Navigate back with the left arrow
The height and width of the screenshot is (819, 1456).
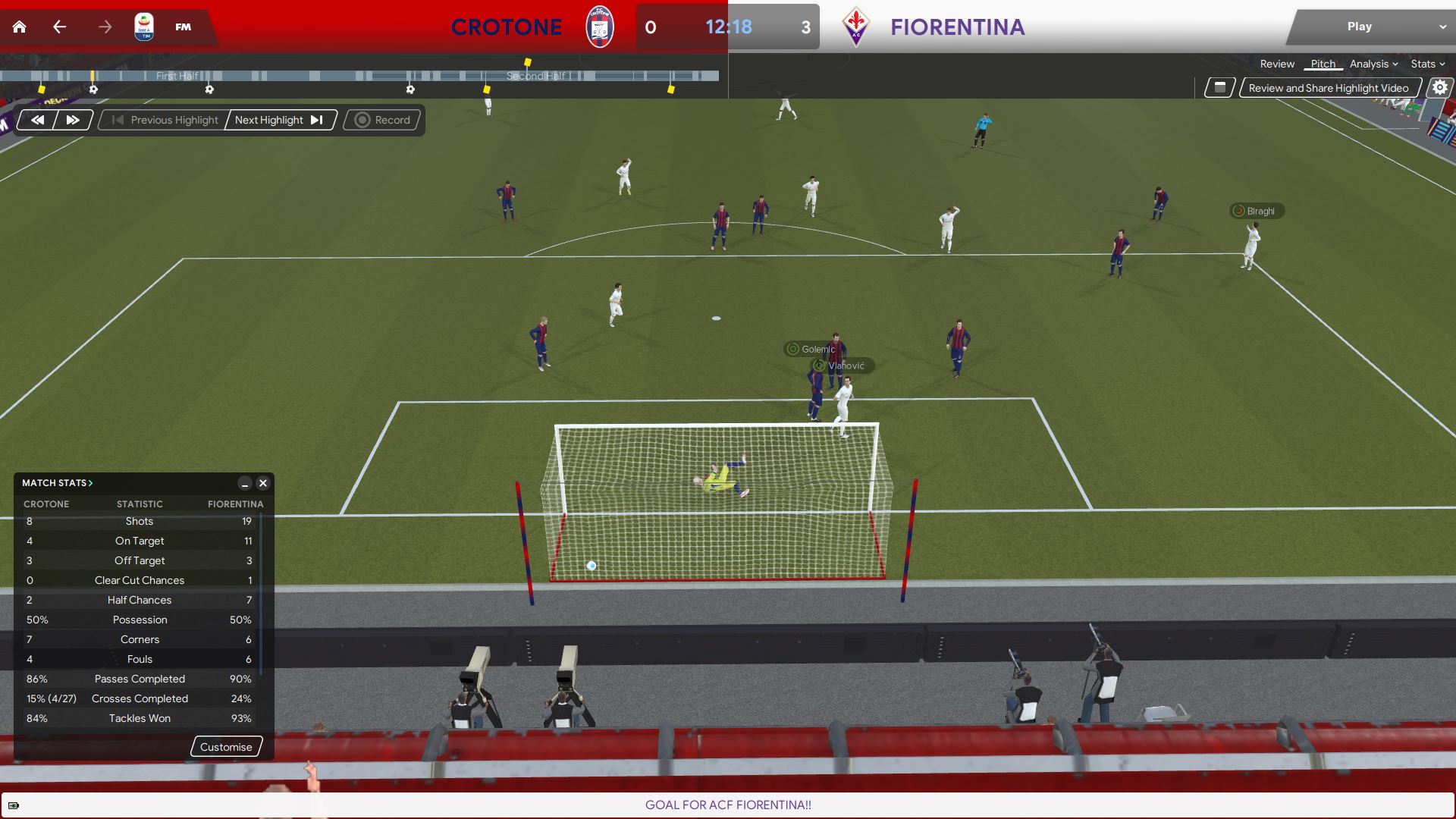60,27
